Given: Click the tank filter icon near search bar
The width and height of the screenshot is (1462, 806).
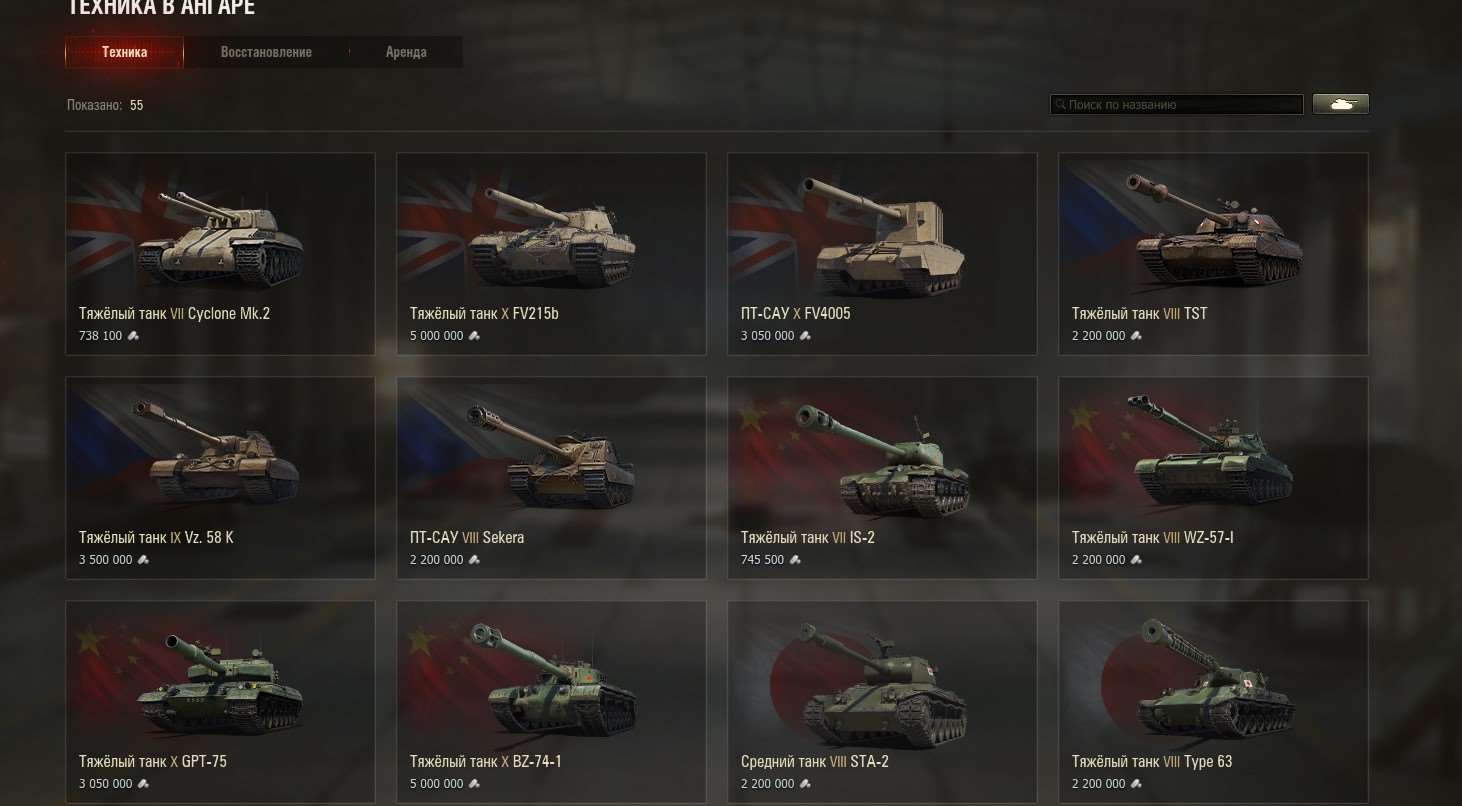Looking at the screenshot, I should (x=1340, y=103).
